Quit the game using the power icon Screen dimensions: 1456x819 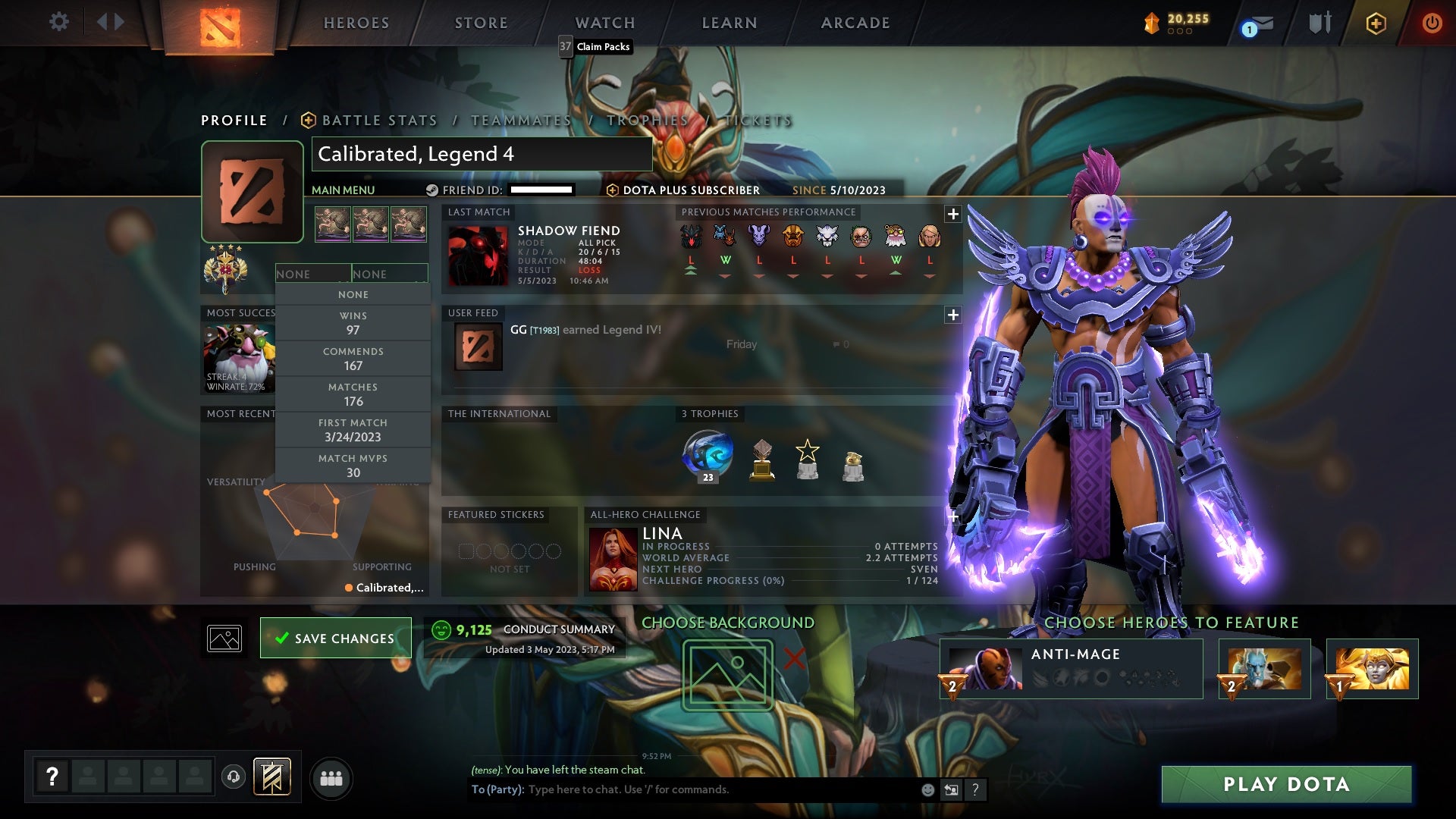1431,23
